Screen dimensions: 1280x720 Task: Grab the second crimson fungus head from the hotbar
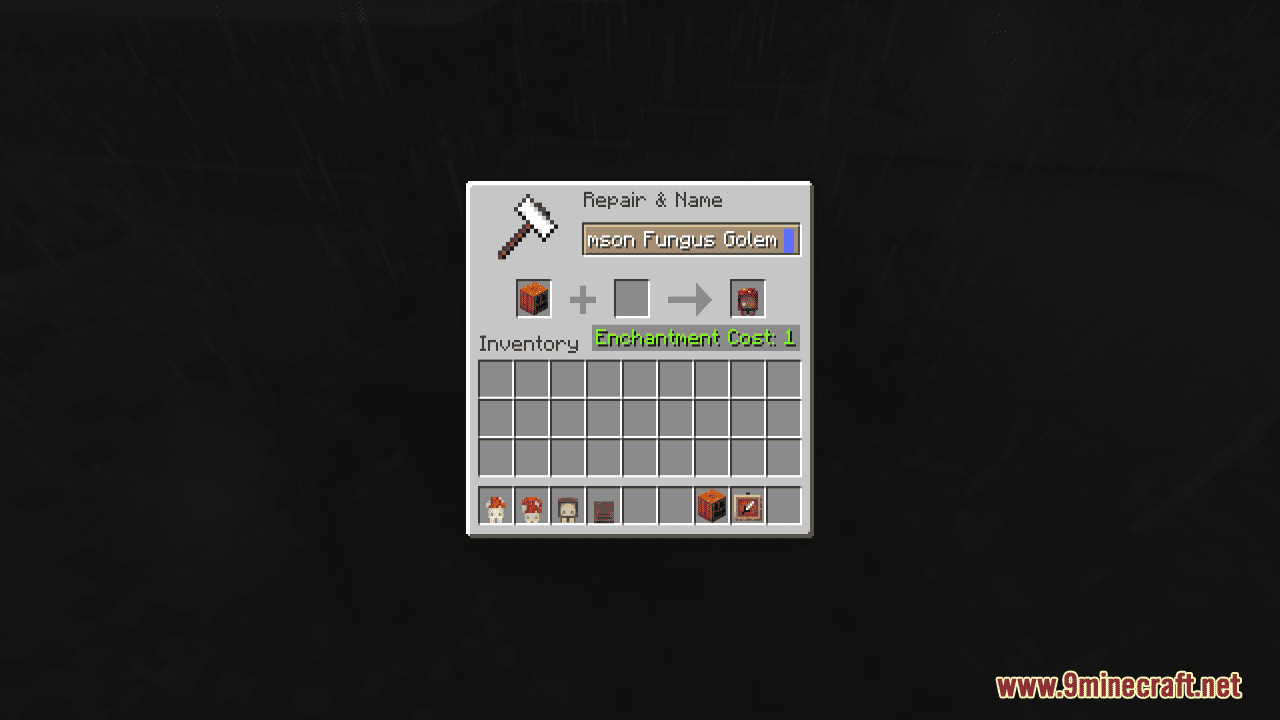[533, 506]
